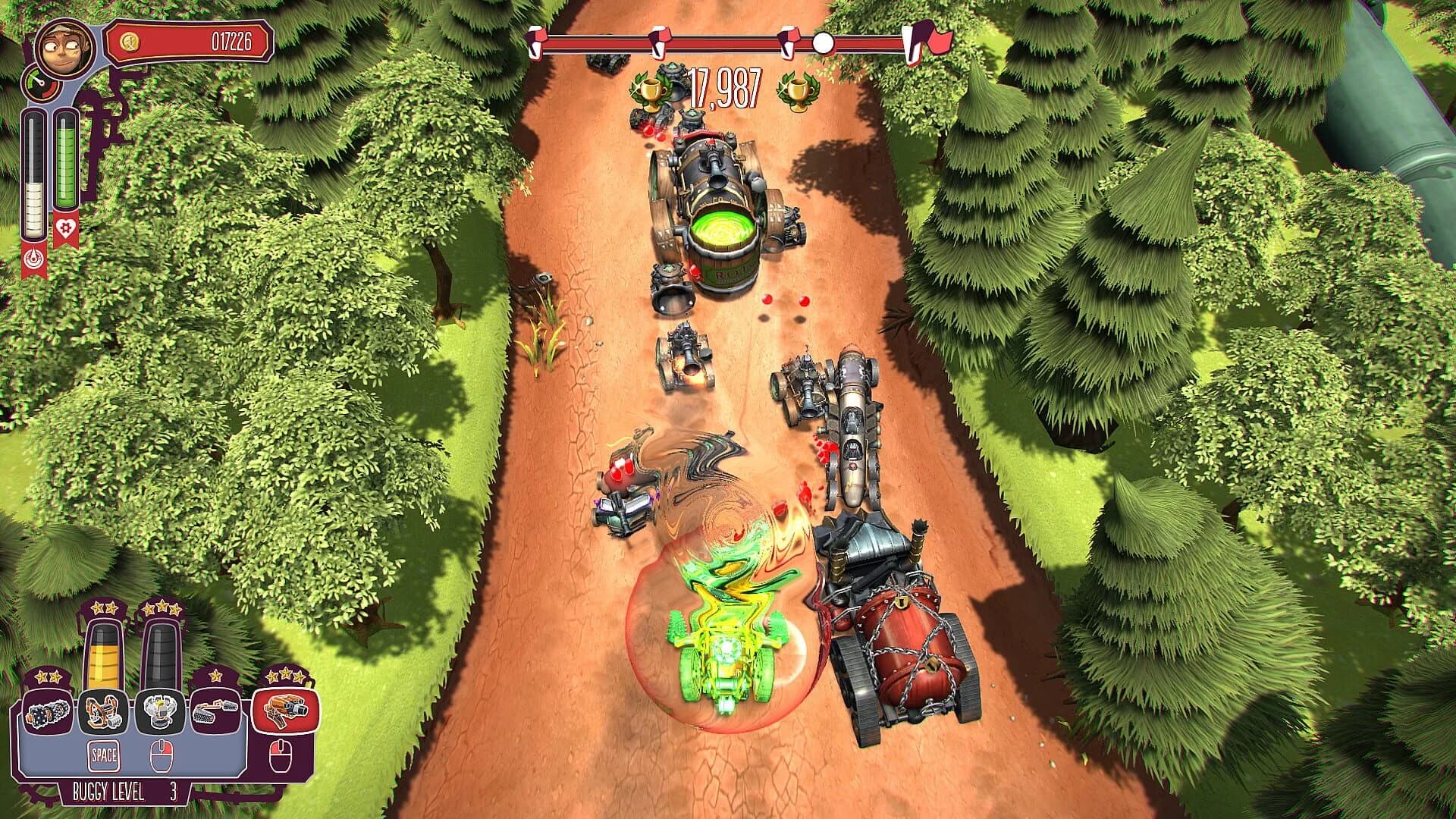Click the boost droplet ribbon under the white bar
The height and width of the screenshot is (819, 1456).
tap(33, 257)
